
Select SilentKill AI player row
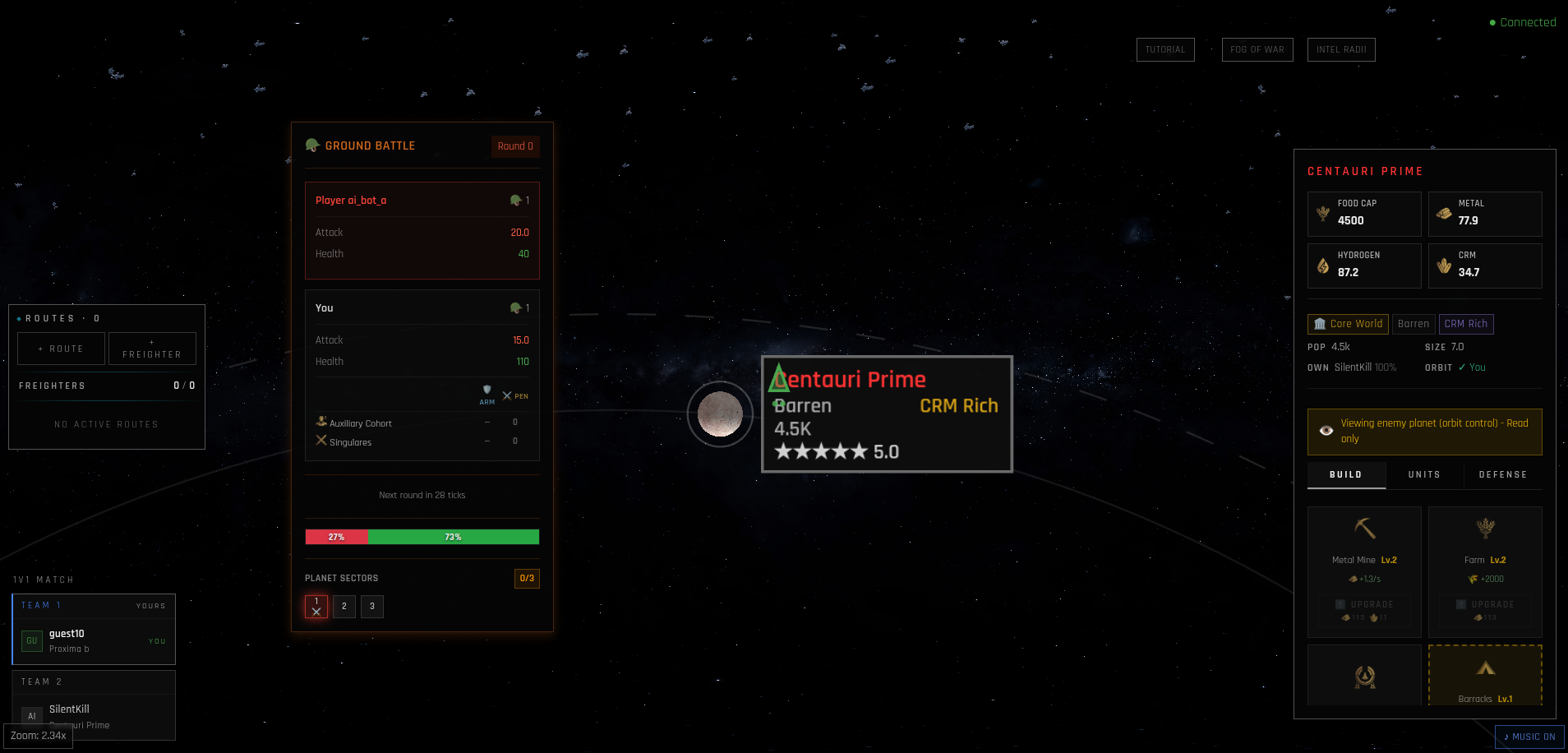tap(94, 715)
